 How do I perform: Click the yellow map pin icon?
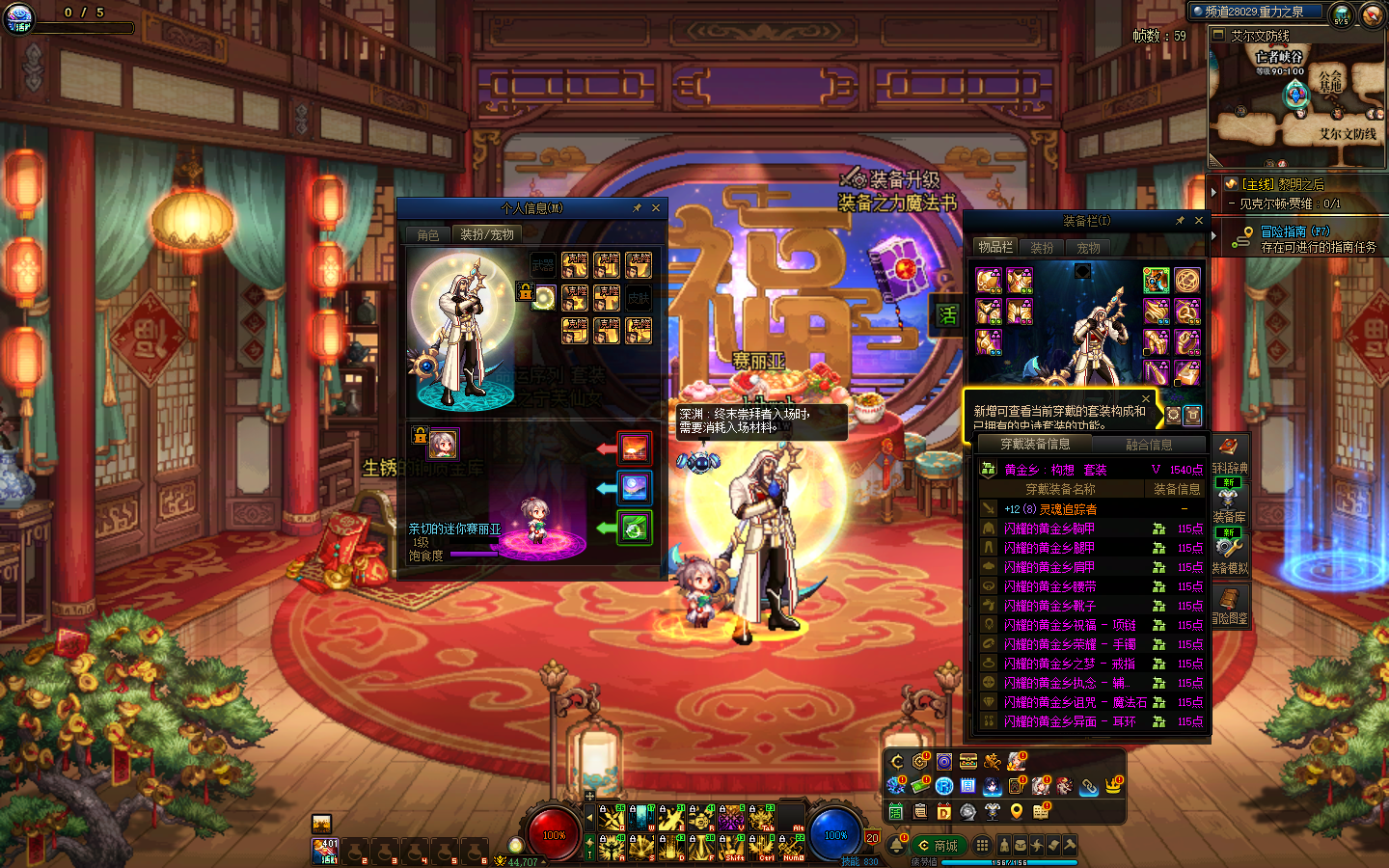pyautogui.click(x=1016, y=811)
